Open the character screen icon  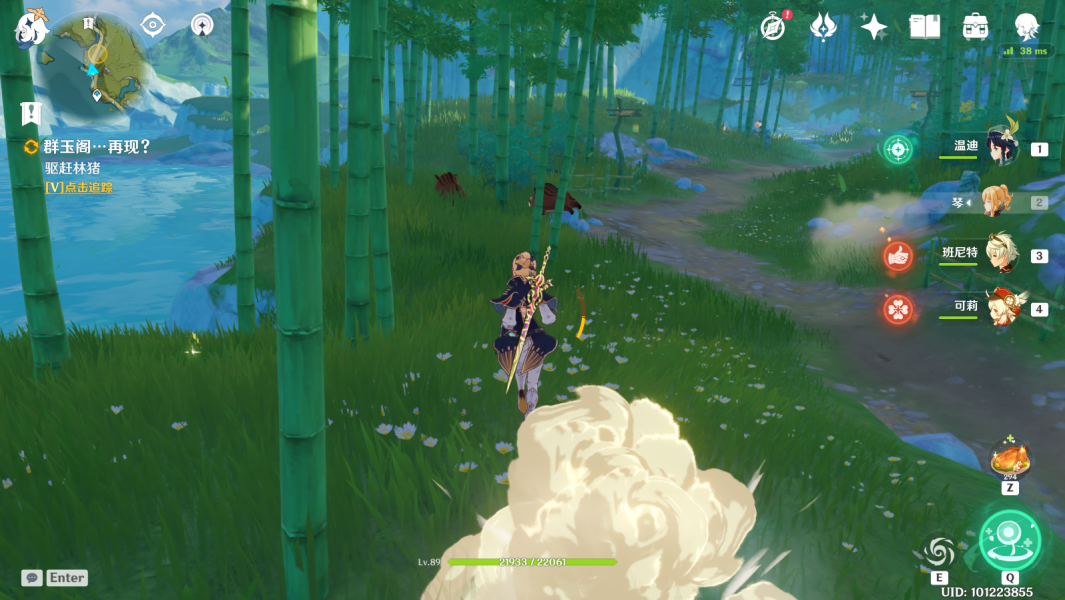tap(1027, 27)
